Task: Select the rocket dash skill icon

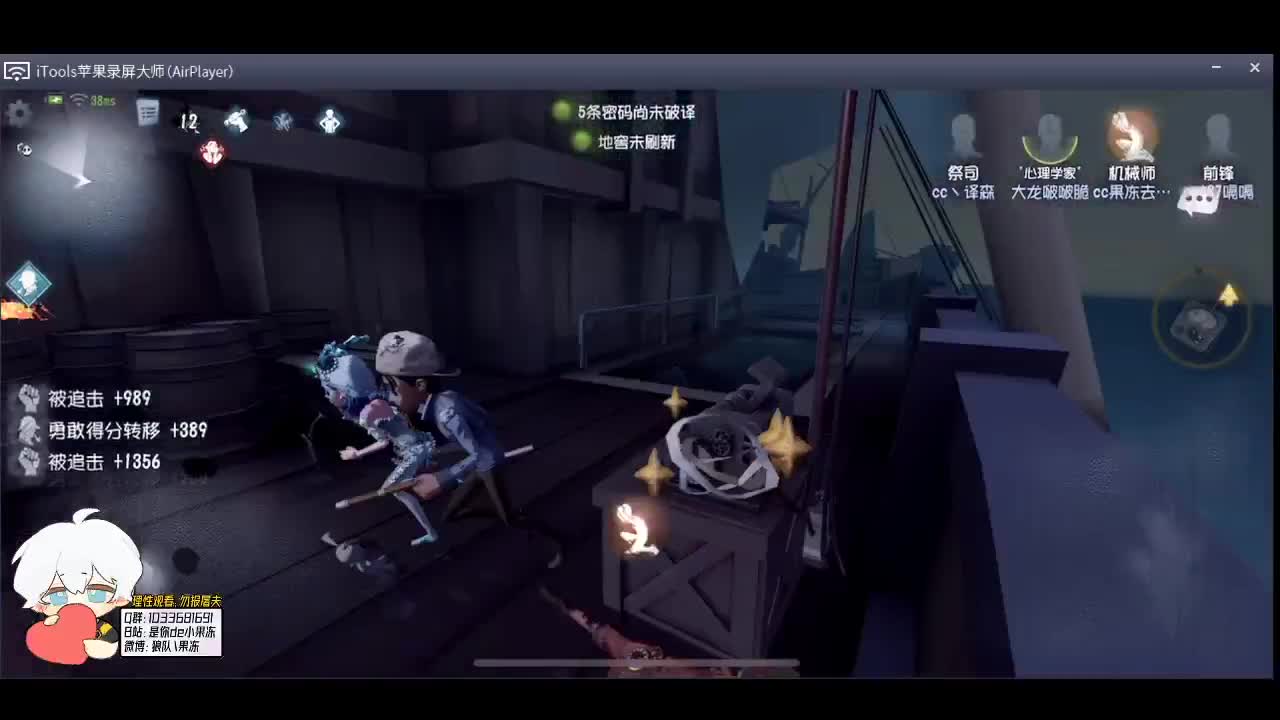Action: pyautogui.click(x=237, y=119)
